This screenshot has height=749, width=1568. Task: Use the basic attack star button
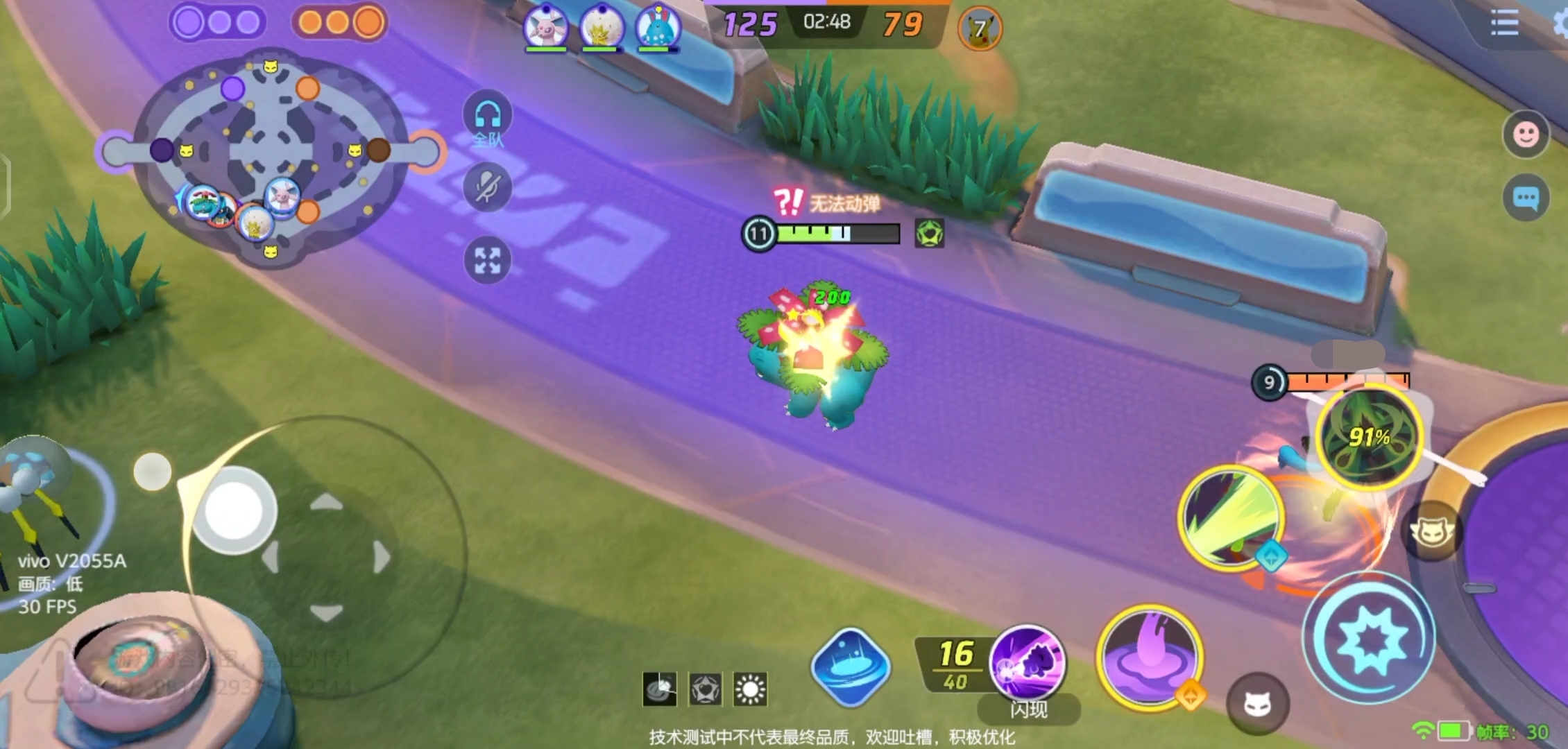[1370, 638]
